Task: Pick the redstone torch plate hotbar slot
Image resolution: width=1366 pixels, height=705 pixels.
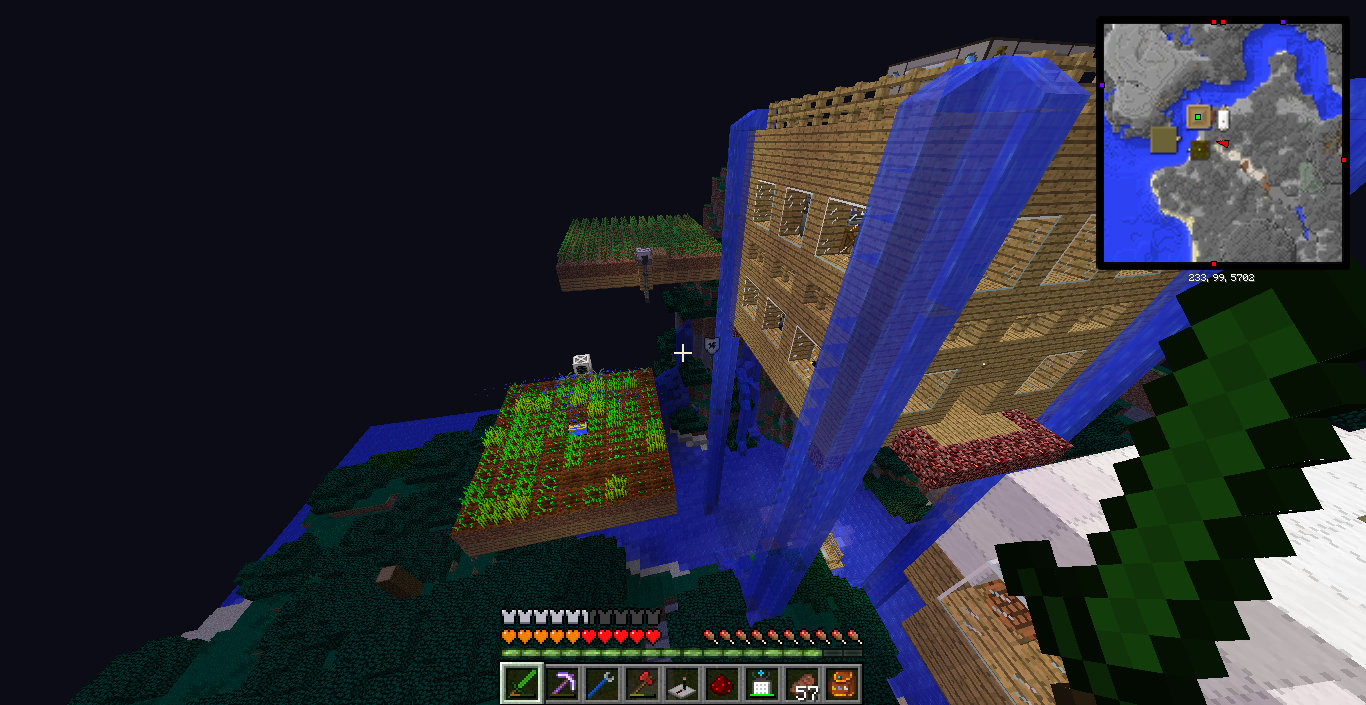Action: click(682, 684)
